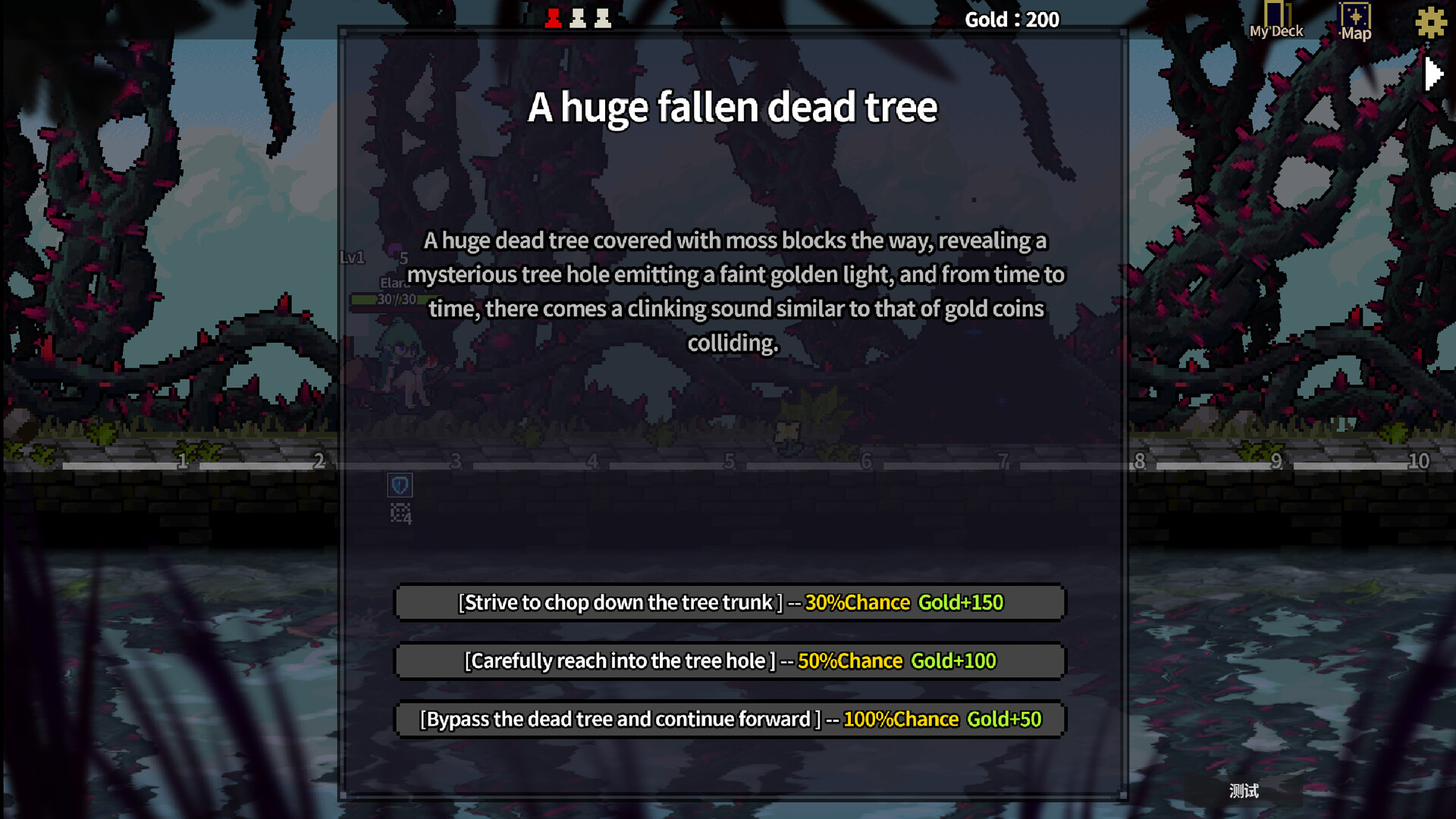Click the blue shield icon on the track

click(x=399, y=485)
